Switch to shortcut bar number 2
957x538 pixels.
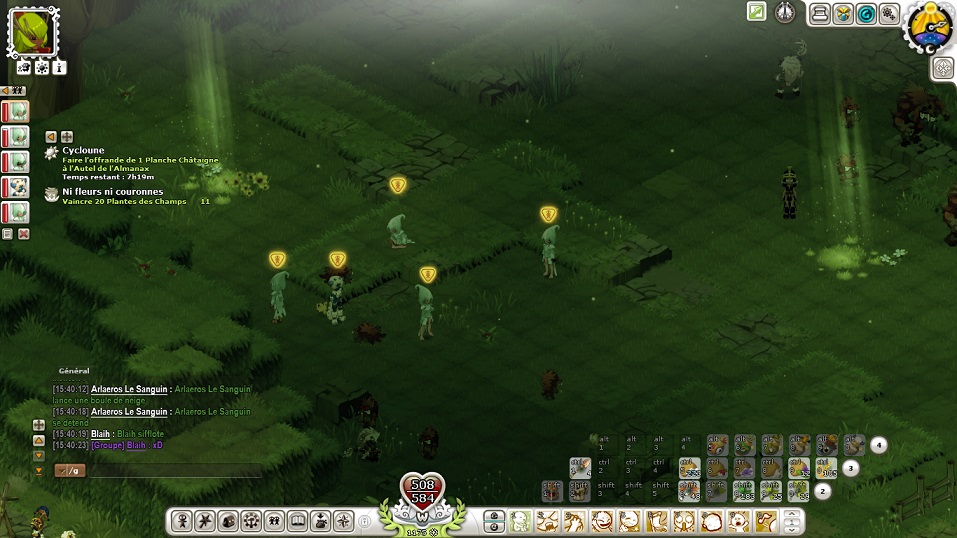pyautogui.click(x=823, y=491)
